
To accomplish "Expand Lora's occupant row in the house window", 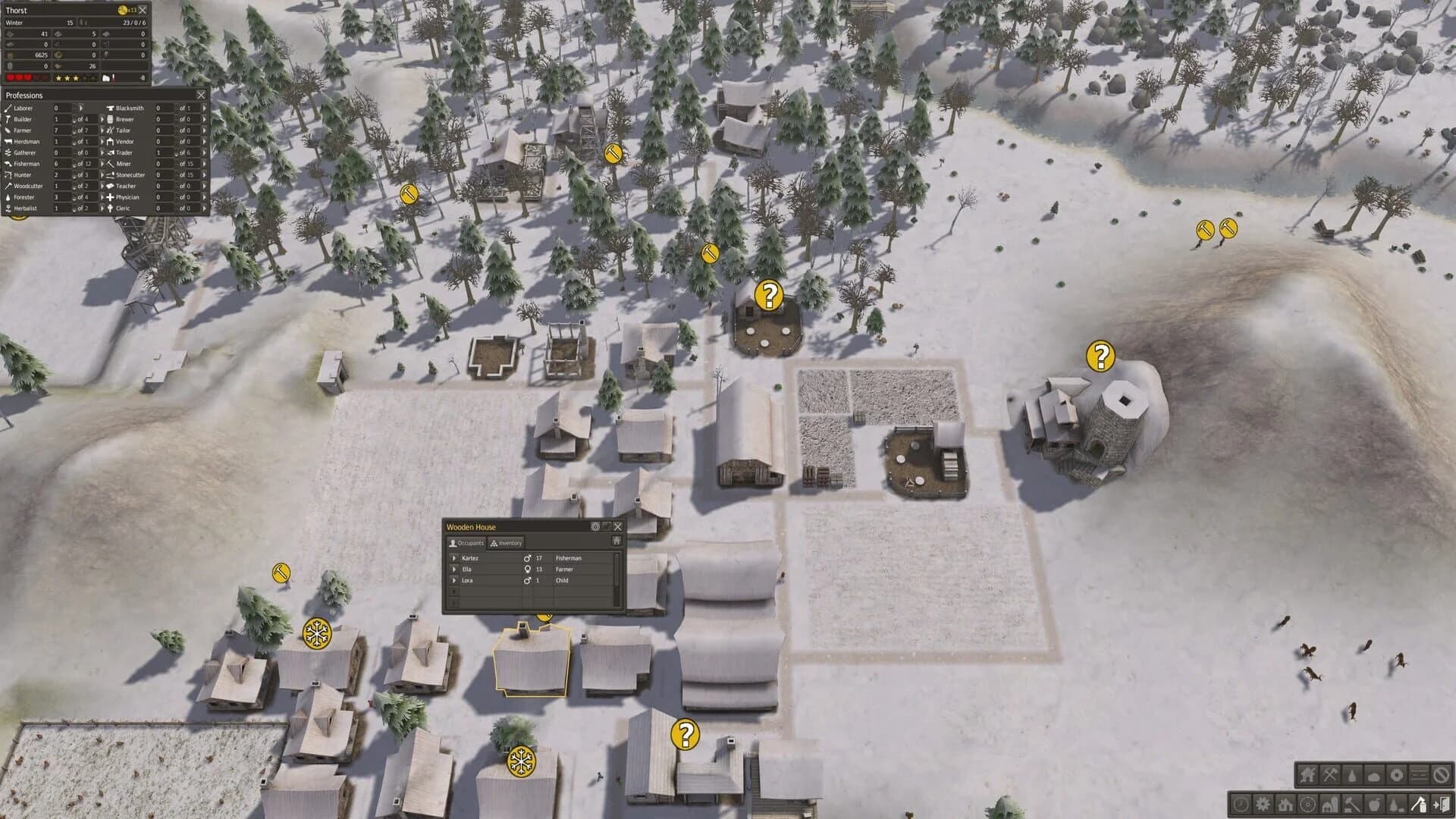I will tap(454, 581).
